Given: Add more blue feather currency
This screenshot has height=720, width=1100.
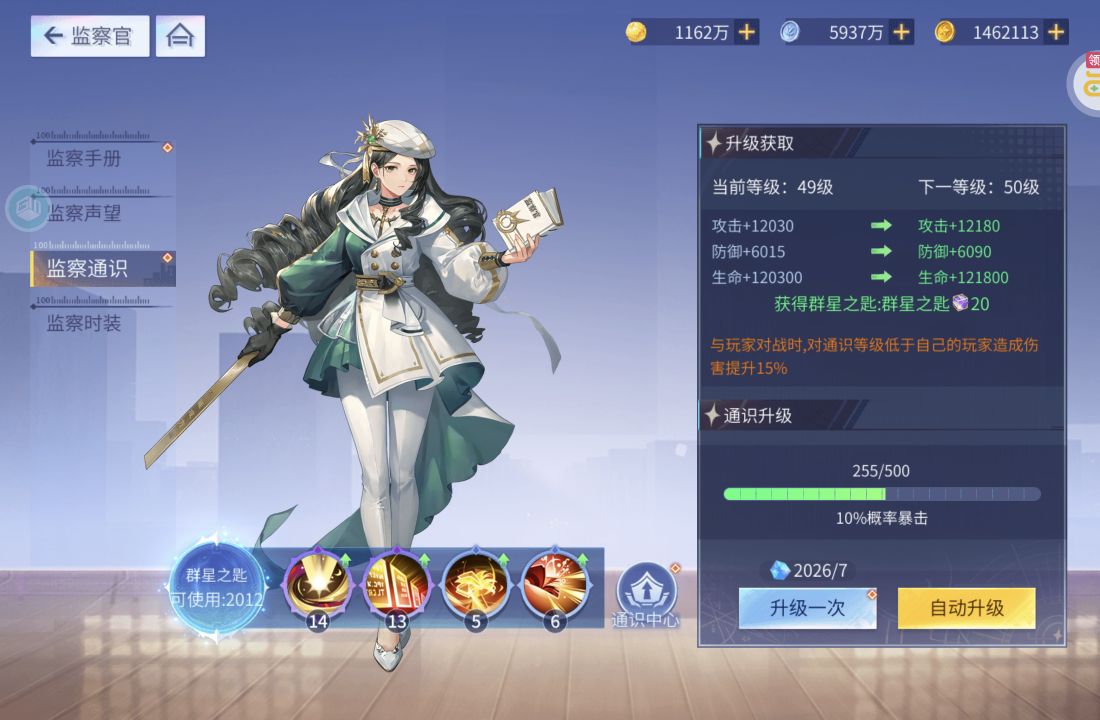Looking at the screenshot, I should (x=901, y=32).
